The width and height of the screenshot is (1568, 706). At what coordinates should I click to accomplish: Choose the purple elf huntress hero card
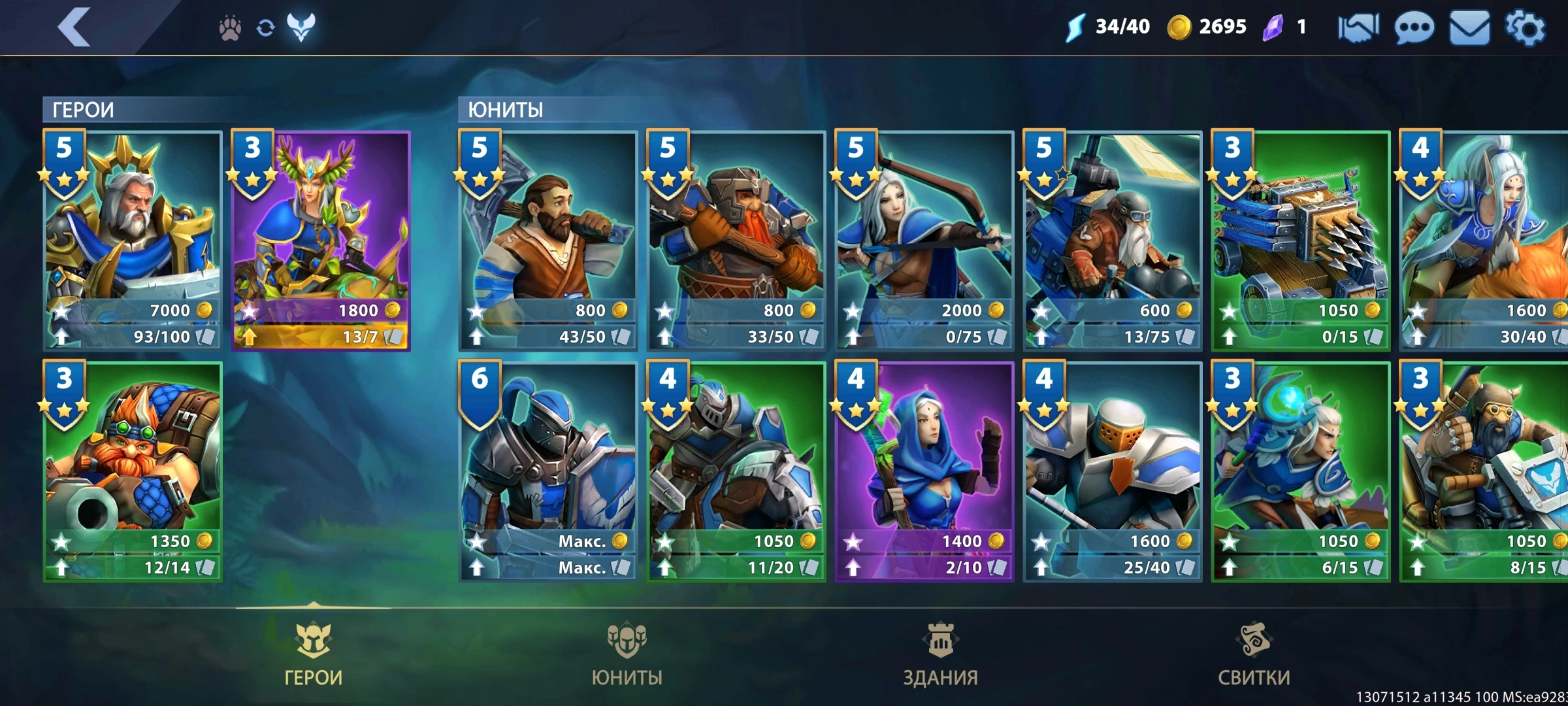point(321,240)
